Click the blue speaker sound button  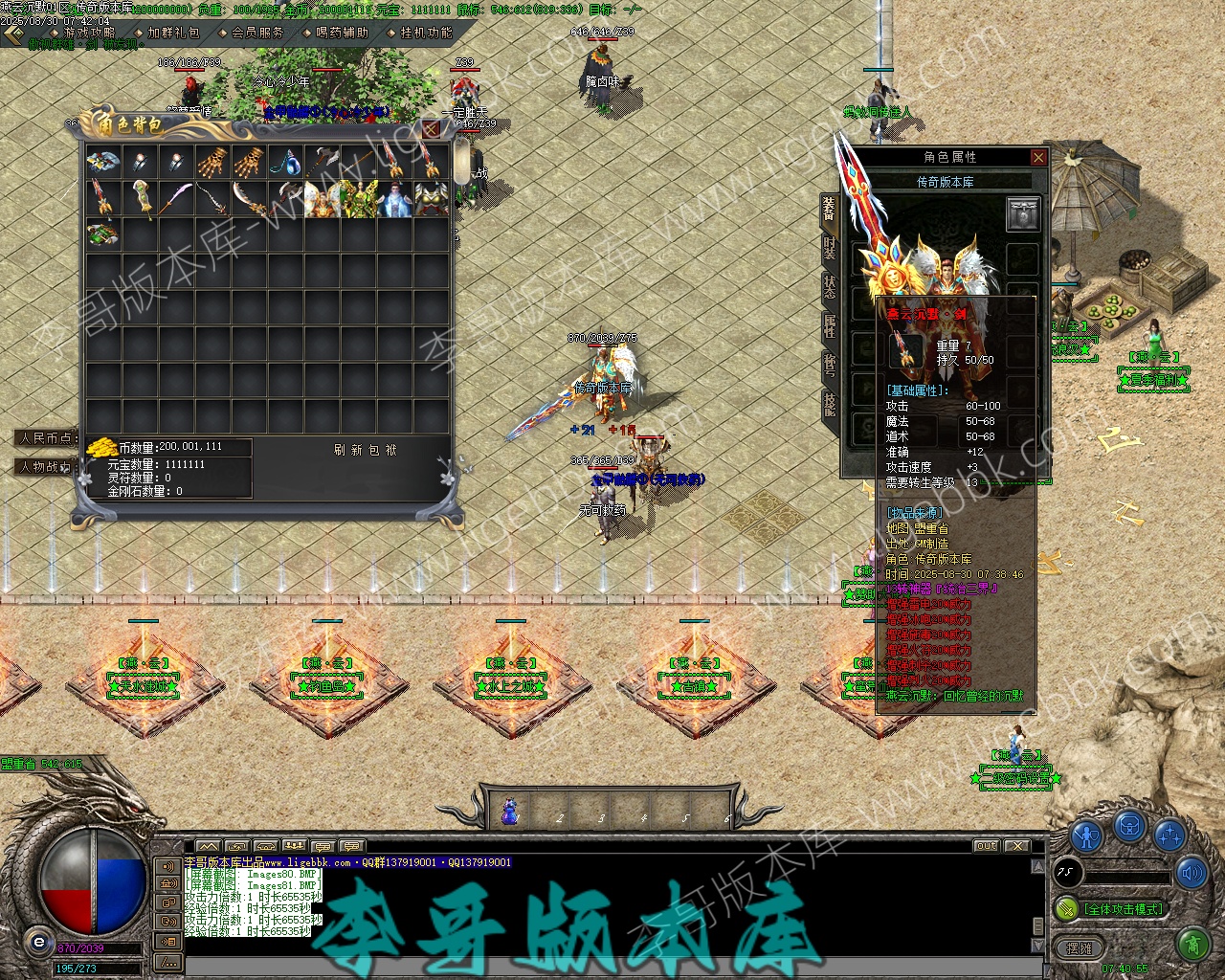pos(1192,872)
